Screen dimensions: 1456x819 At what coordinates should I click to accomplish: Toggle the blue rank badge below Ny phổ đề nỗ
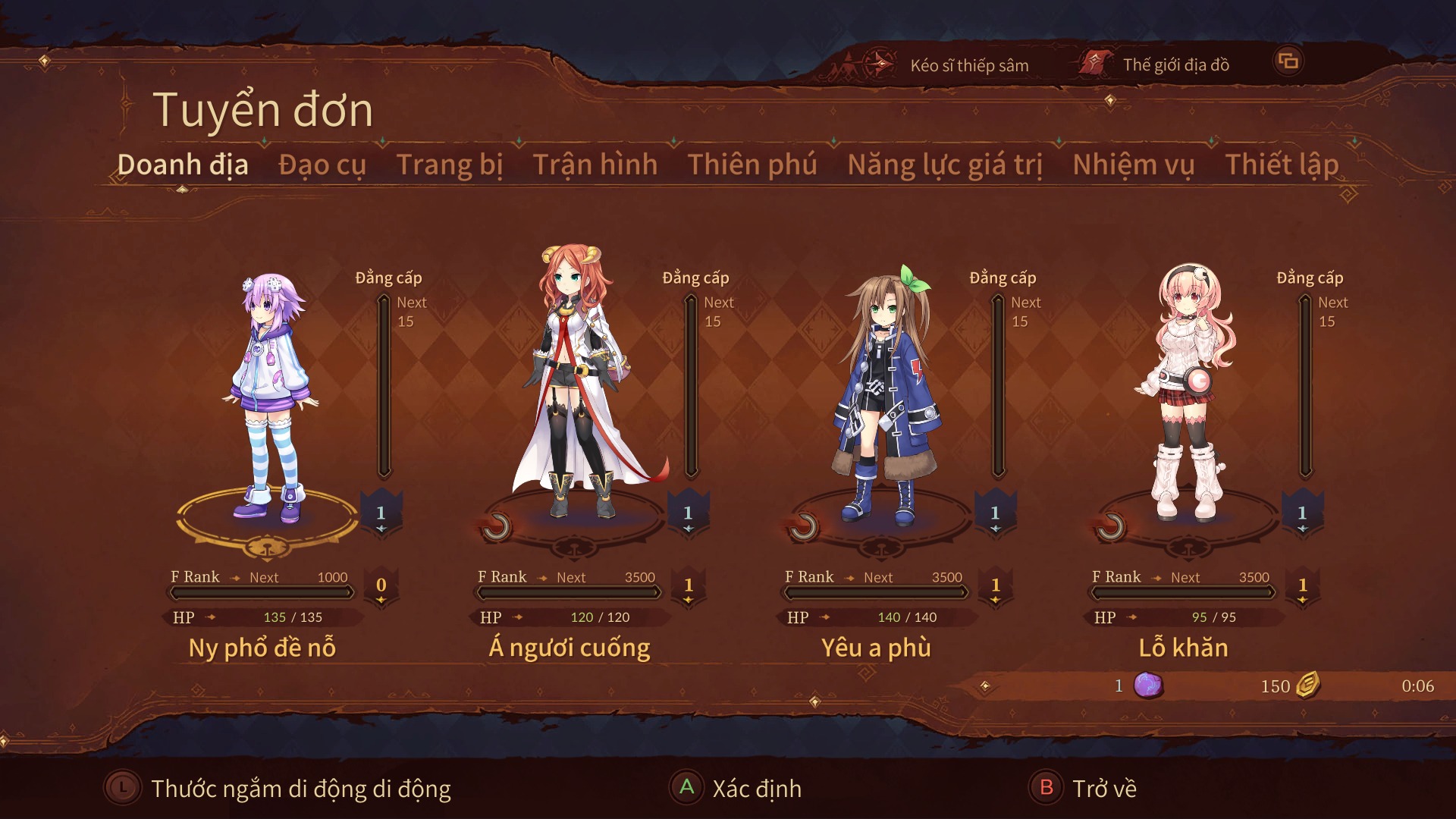[381, 511]
